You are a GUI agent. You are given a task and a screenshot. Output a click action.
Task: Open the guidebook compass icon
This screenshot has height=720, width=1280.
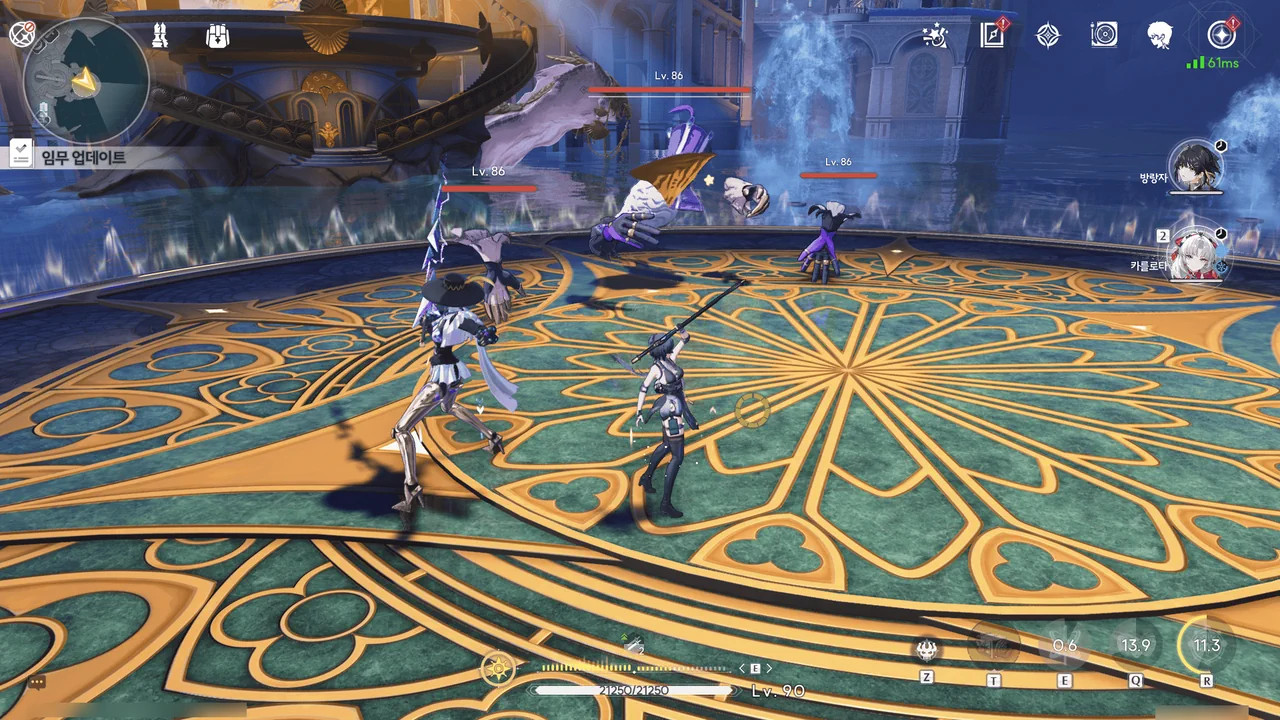coord(991,36)
